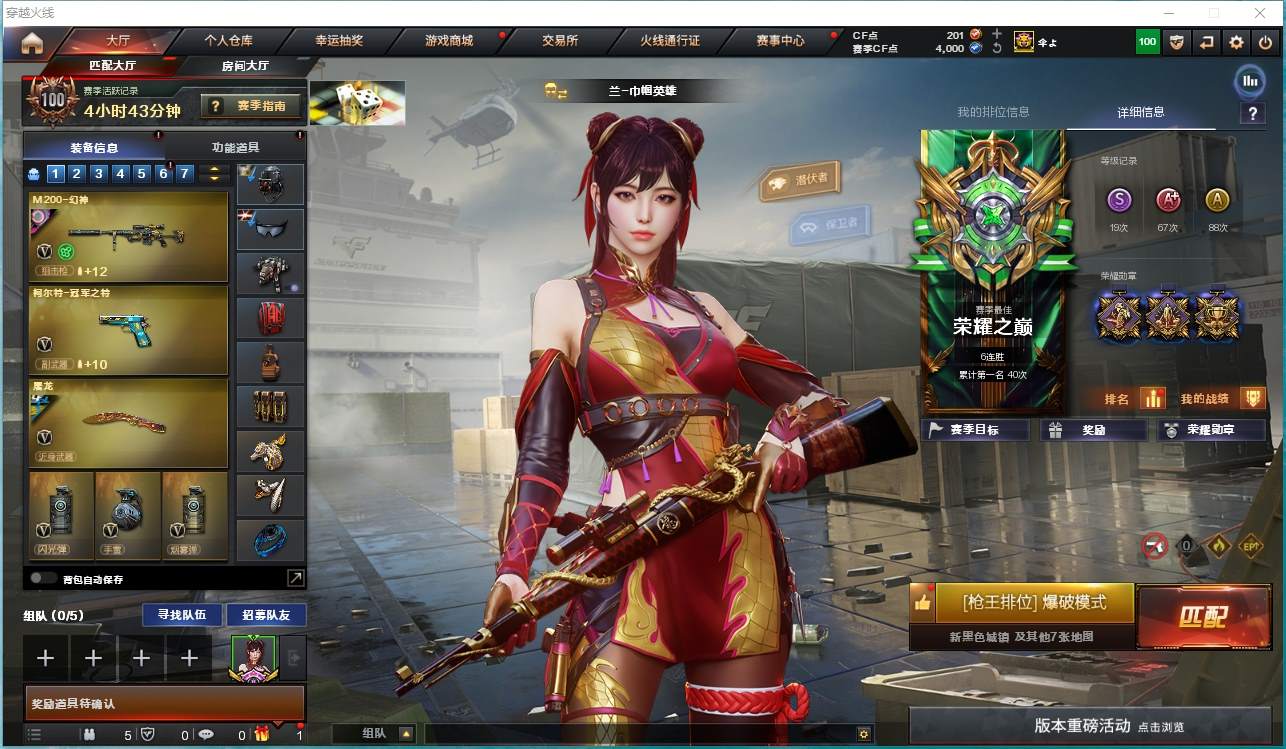The height and width of the screenshot is (749, 1286).
Task: View the 奖励 rewards
Action: click(1093, 430)
